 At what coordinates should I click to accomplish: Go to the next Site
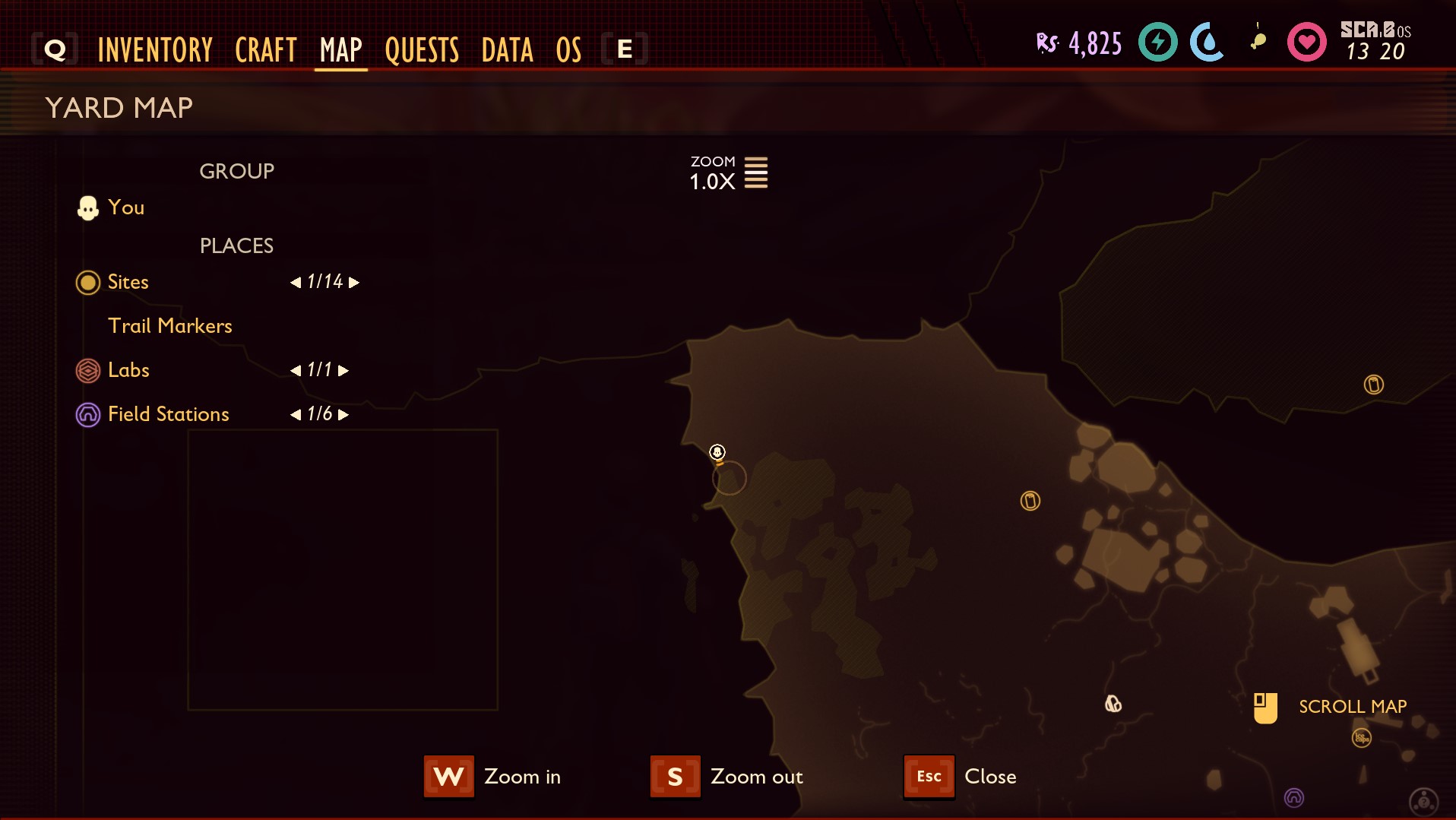pyautogui.click(x=354, y=283)
